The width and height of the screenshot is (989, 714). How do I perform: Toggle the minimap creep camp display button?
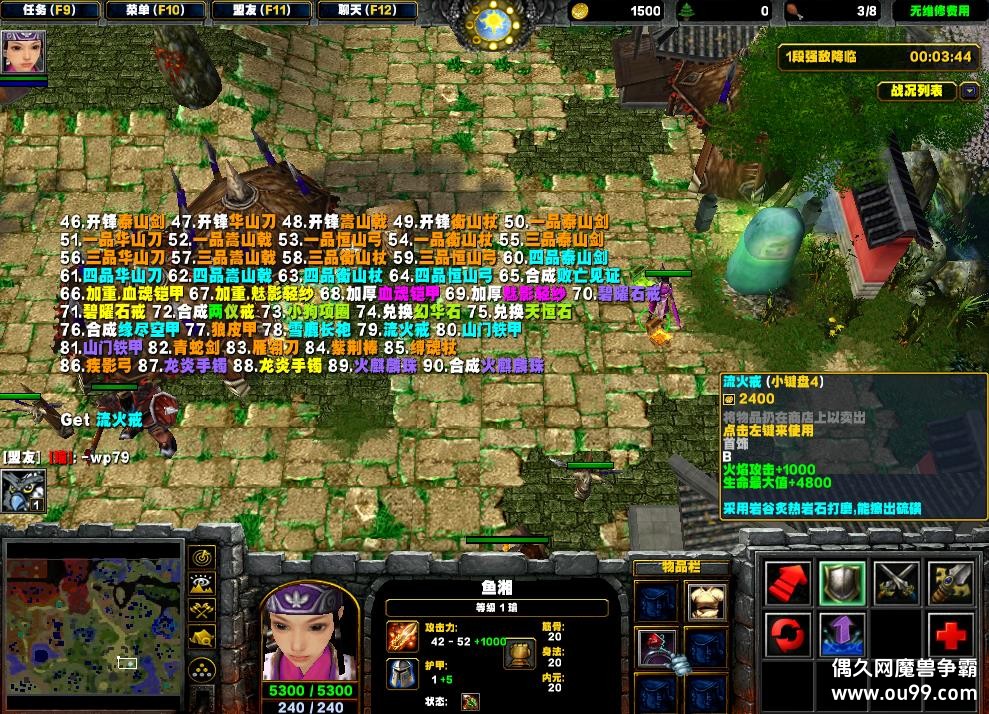point(203,636)
